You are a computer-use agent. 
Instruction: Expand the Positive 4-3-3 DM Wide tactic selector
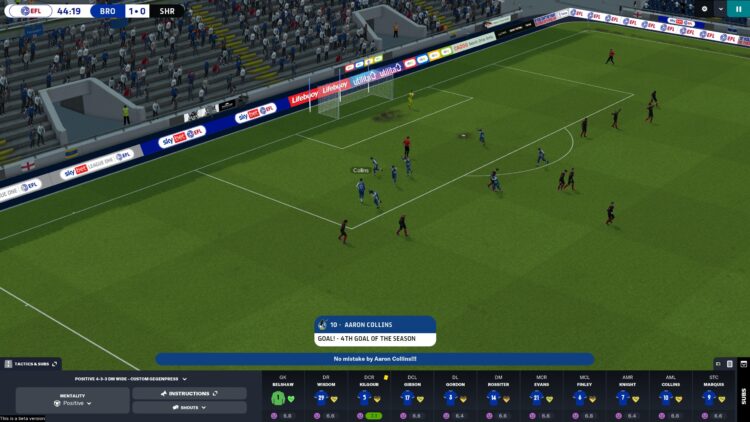131,379
